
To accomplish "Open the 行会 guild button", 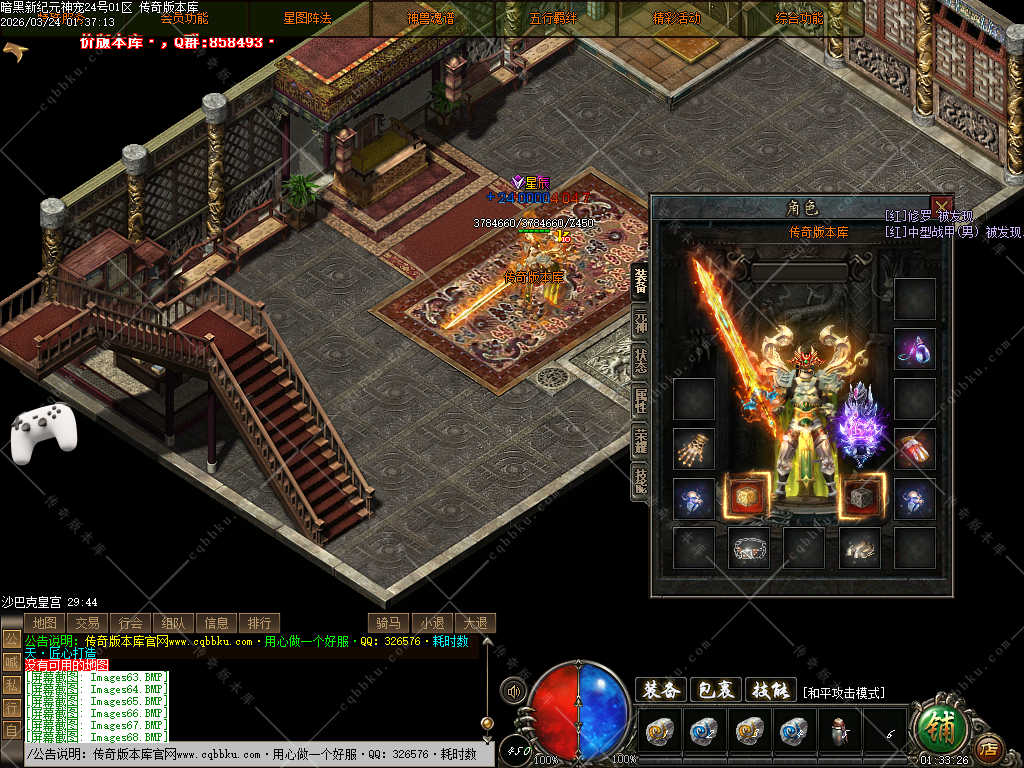I will pyautogui.click(x=130, y=623).
